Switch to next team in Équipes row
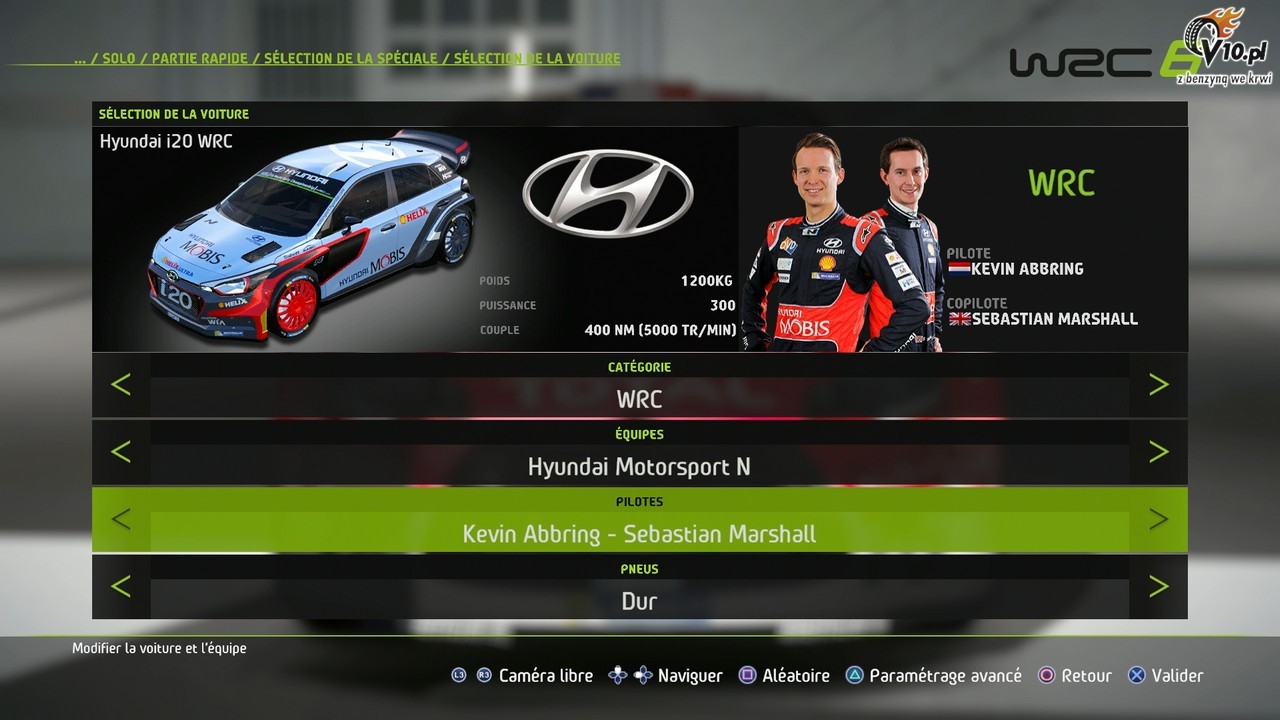Image resolution: width=1280 pixels, height=720 pixels. click(1158, 452)
